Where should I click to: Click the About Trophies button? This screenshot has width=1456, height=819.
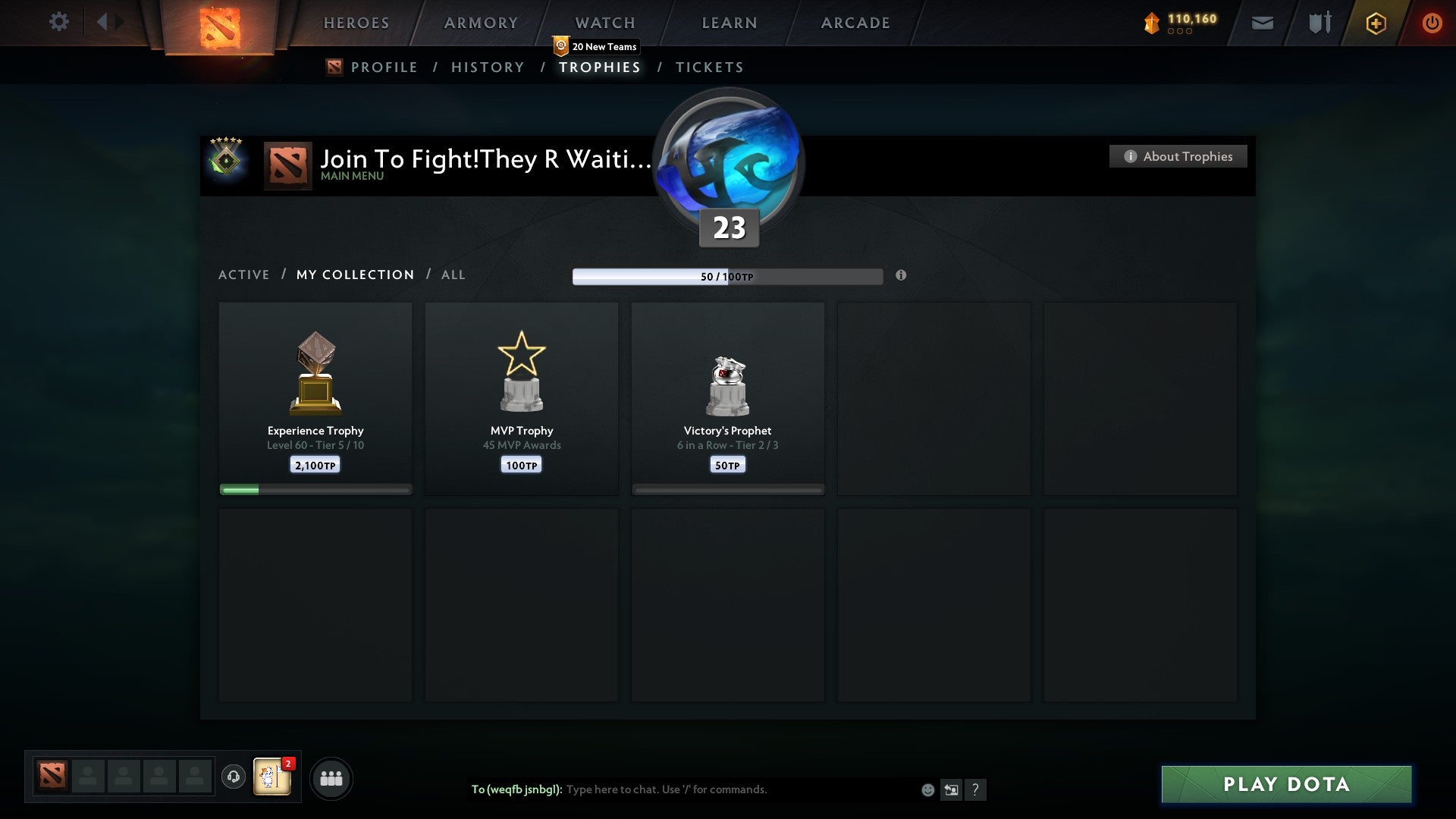pos(1178,156)
